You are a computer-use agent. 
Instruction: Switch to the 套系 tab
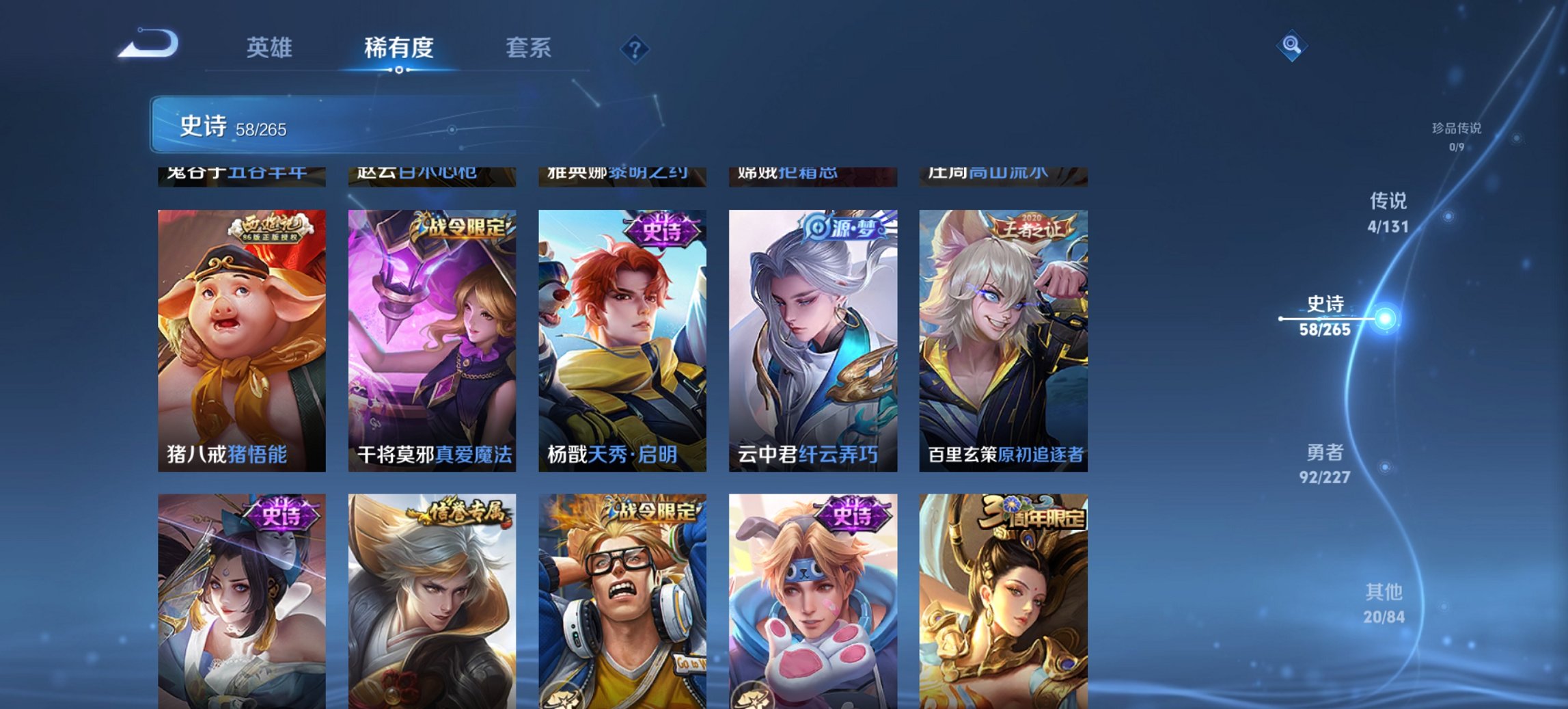pos(529,48)
